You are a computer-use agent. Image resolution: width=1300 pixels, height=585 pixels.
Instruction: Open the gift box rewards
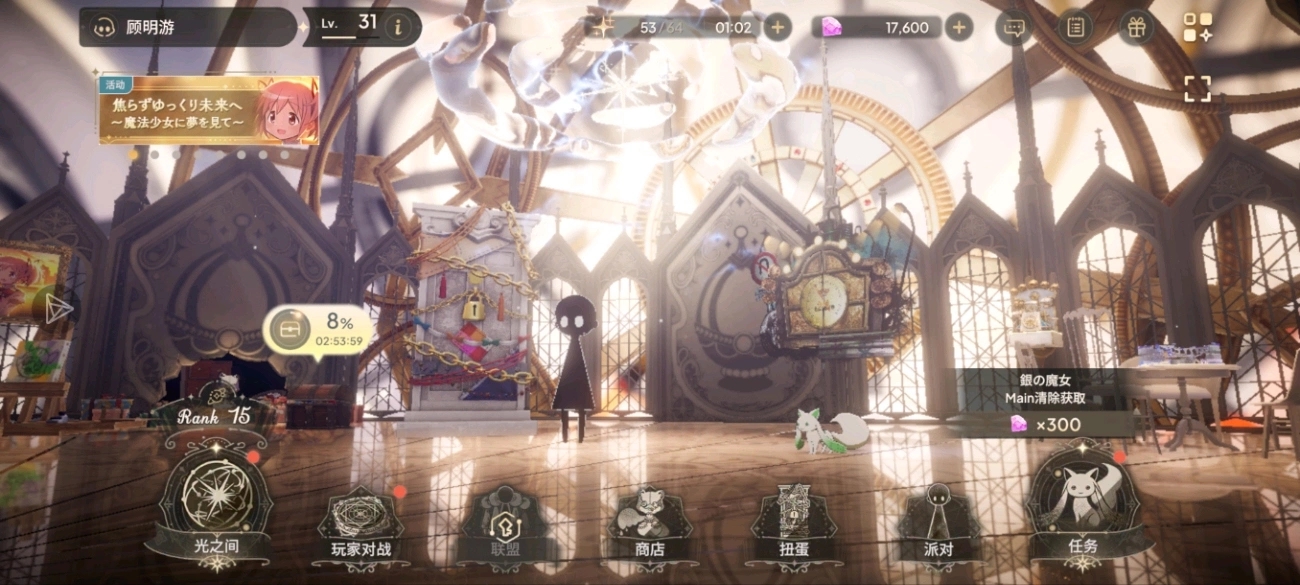coord(1135,27)
